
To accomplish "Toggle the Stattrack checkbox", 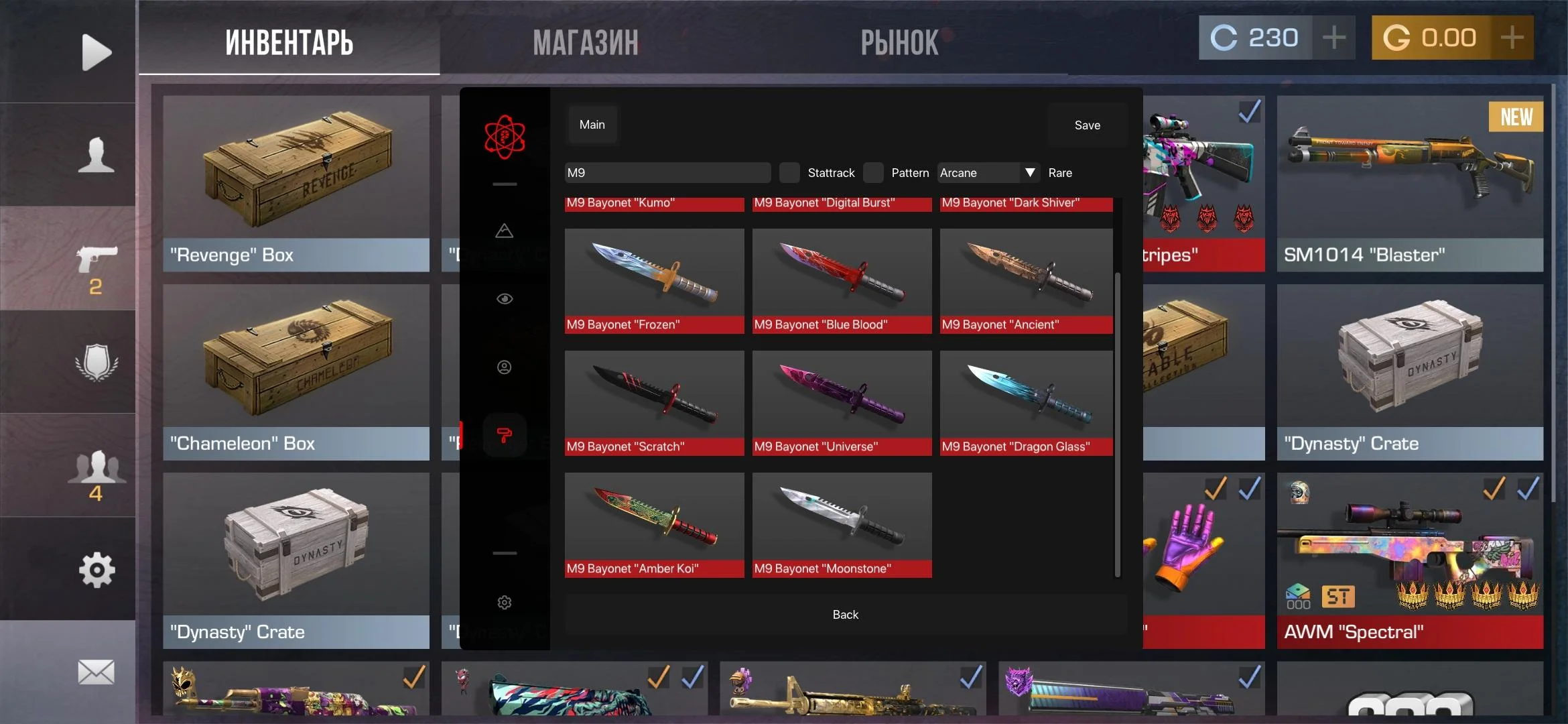I will [789, 173].
